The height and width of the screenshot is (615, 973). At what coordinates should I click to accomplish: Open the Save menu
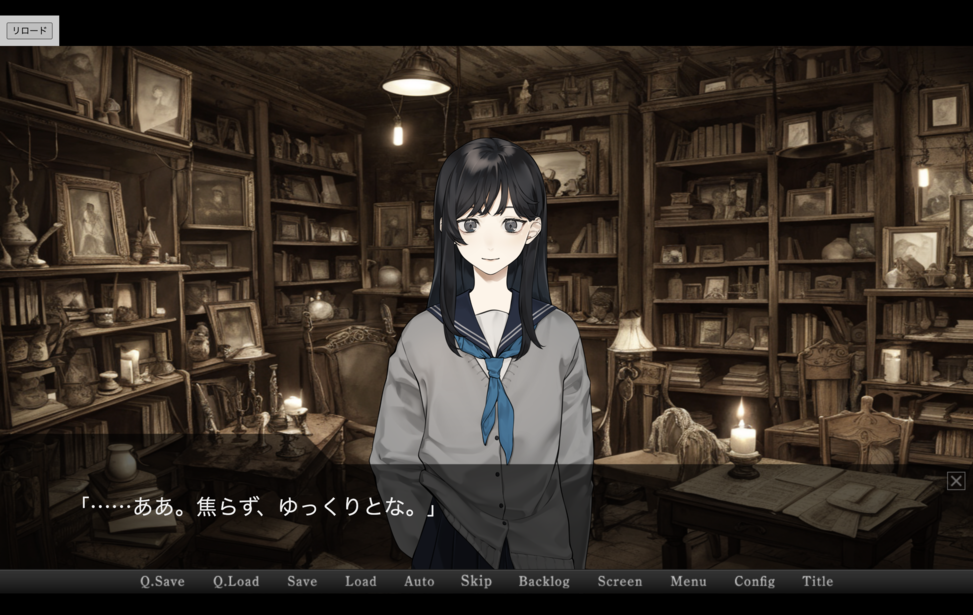tap(302, 581)
